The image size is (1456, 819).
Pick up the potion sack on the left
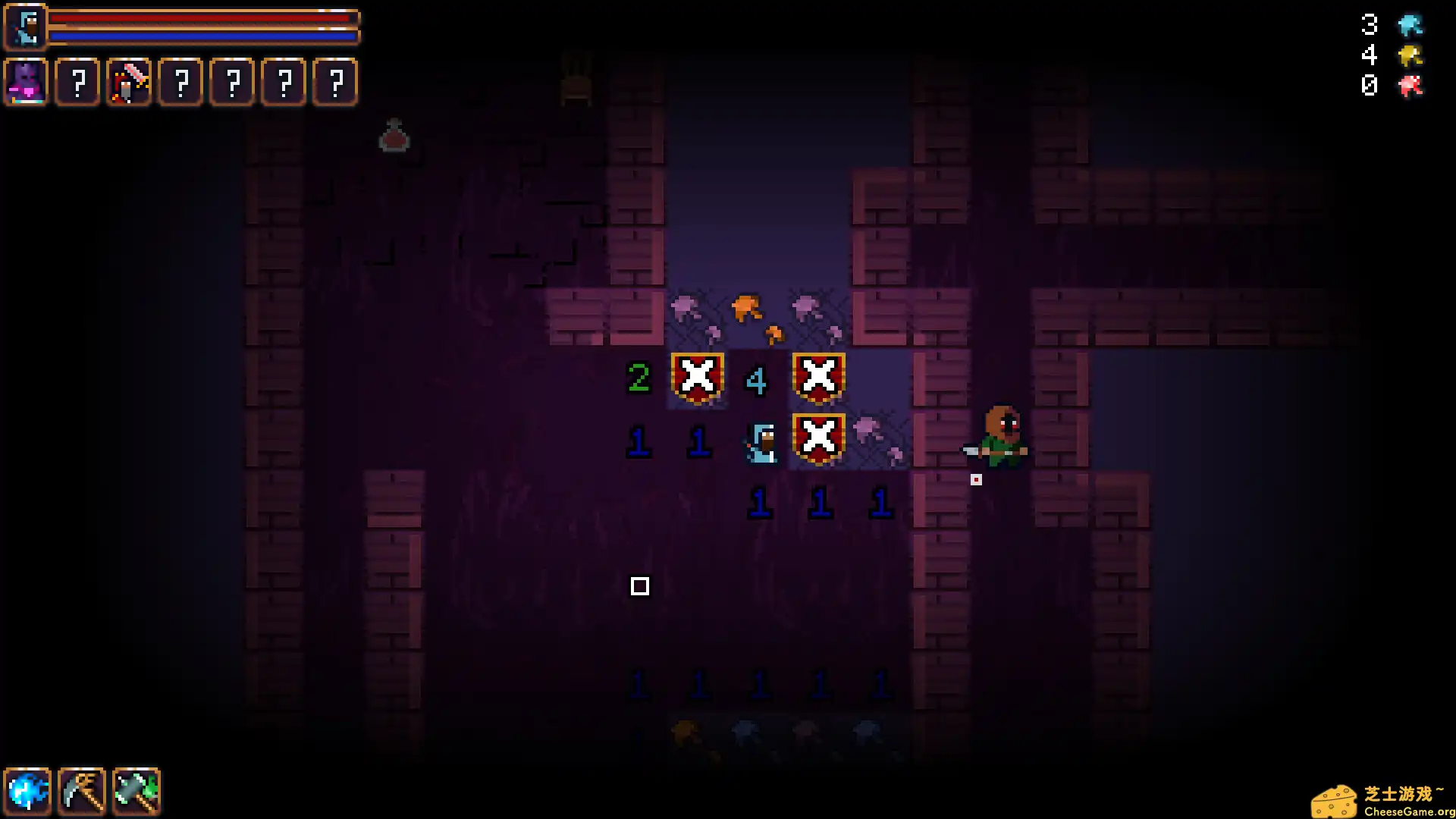[391, 136]
